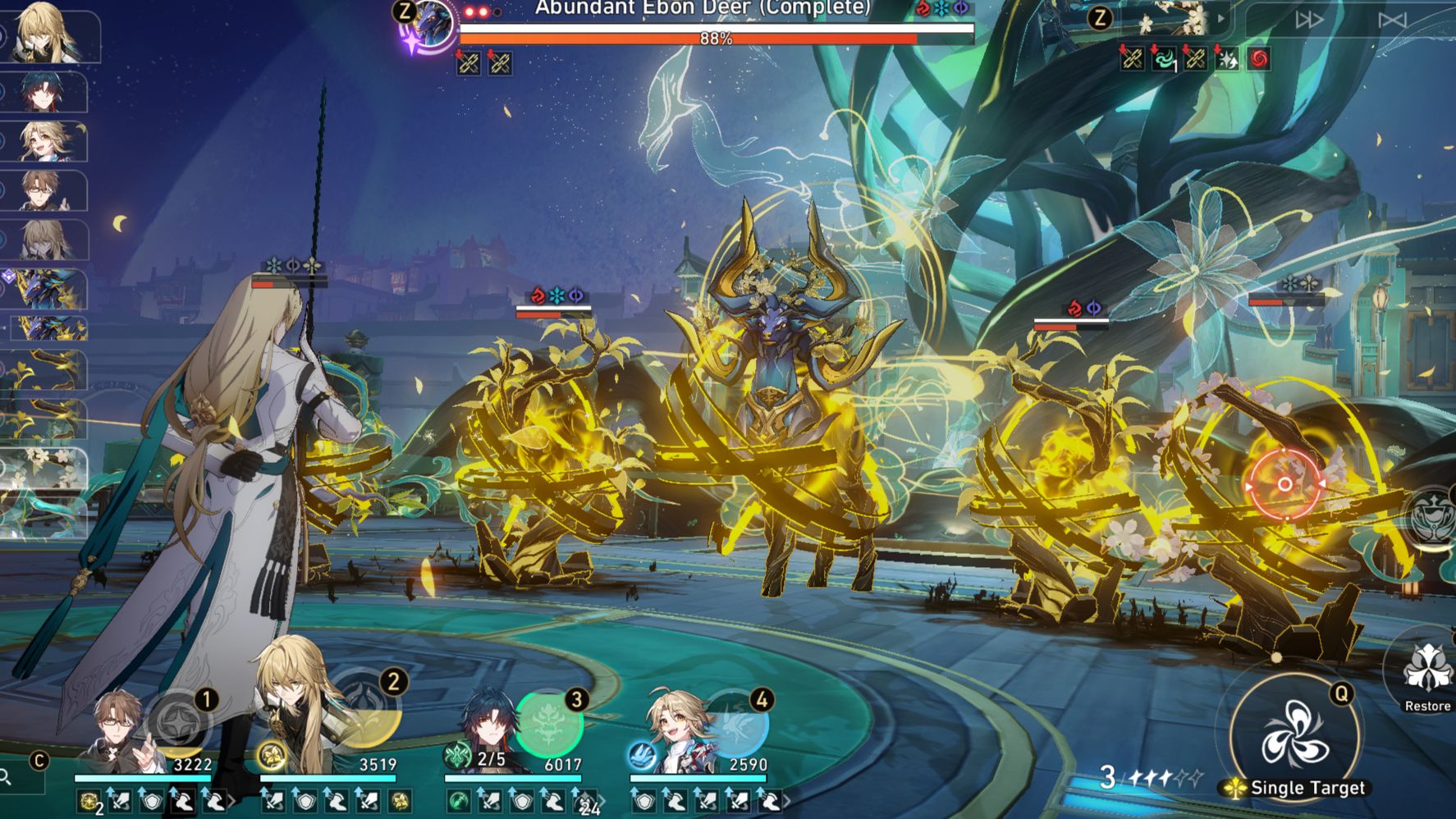Select Blade's portrait in the party bar
This screenshot has width=1456, height=819.
490,730
